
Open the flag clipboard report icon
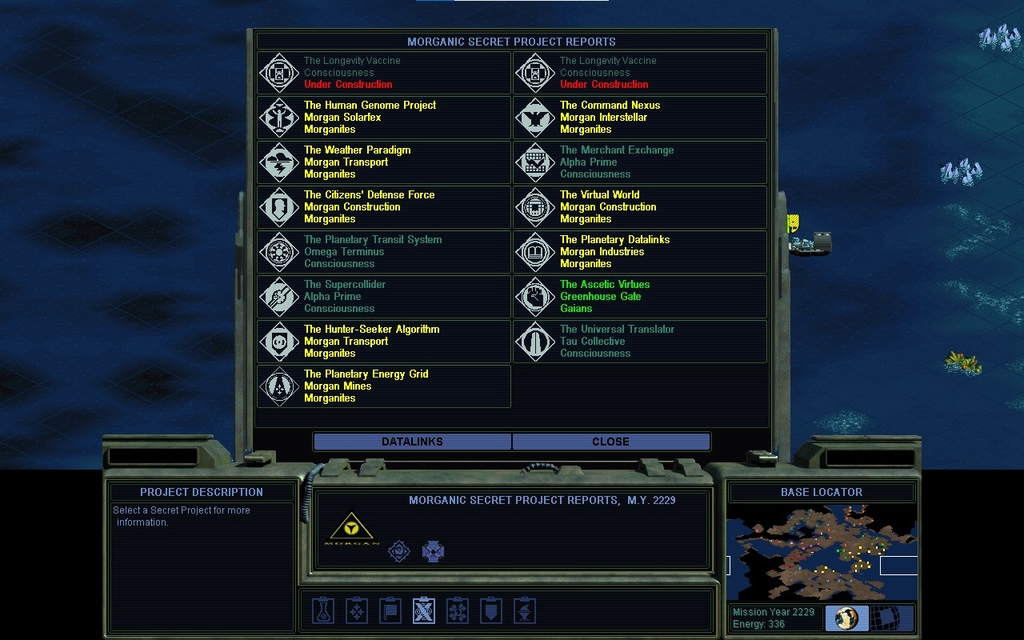391,610
